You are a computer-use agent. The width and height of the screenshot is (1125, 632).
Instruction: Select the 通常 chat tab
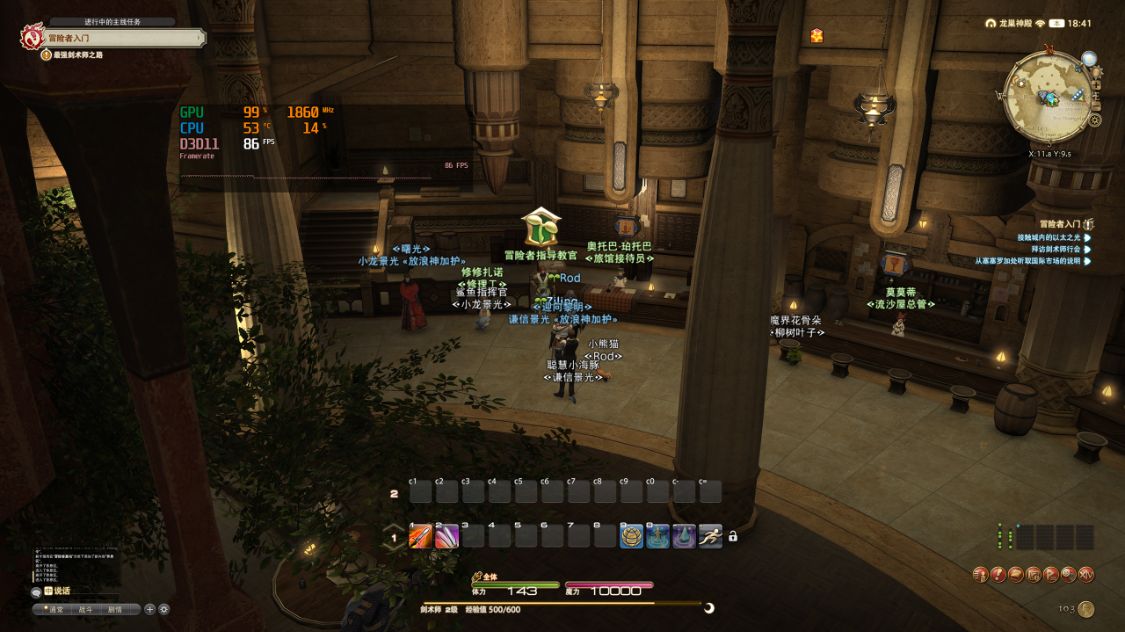tap(56, 609)
